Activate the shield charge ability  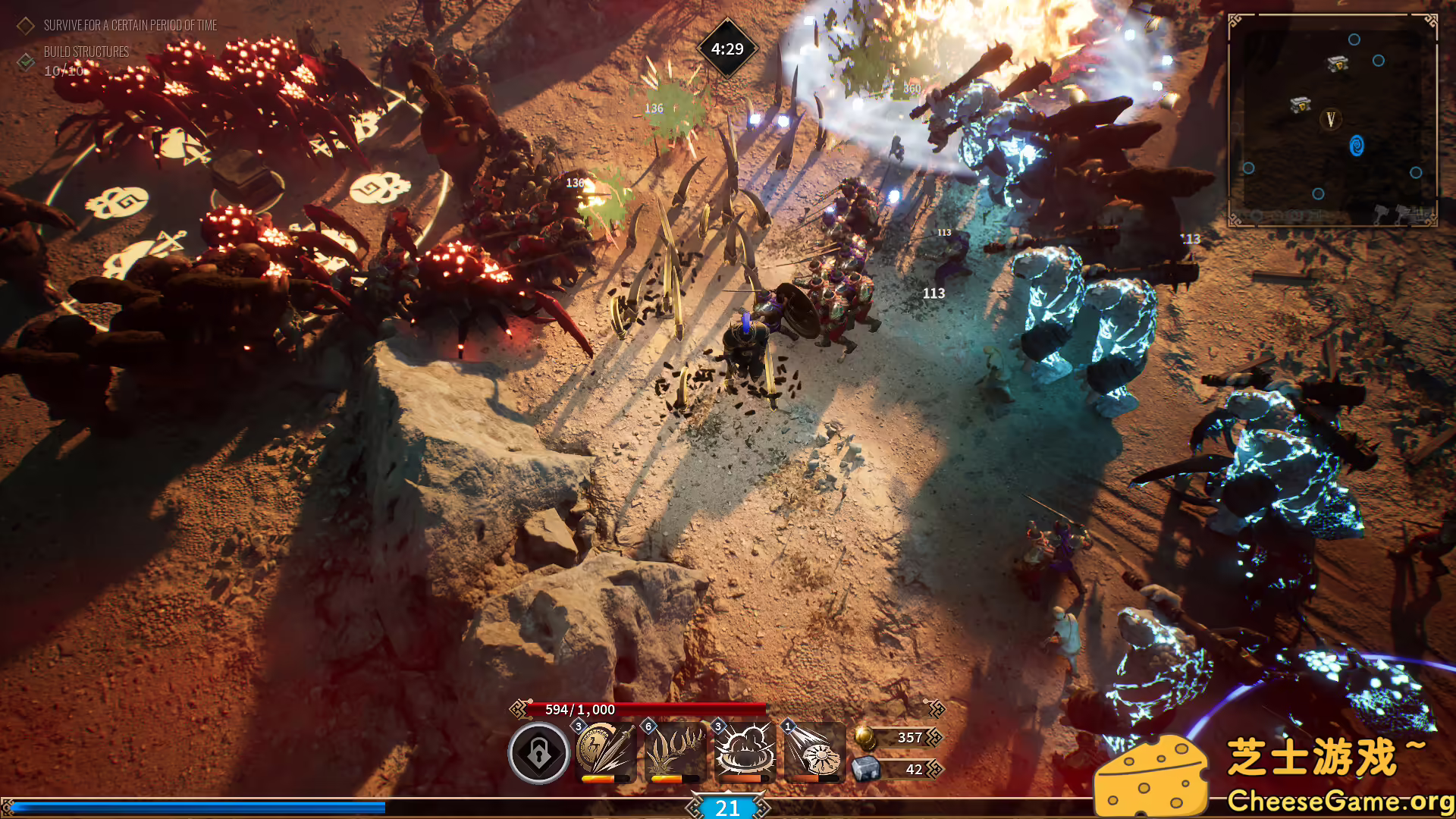point(814,751)
